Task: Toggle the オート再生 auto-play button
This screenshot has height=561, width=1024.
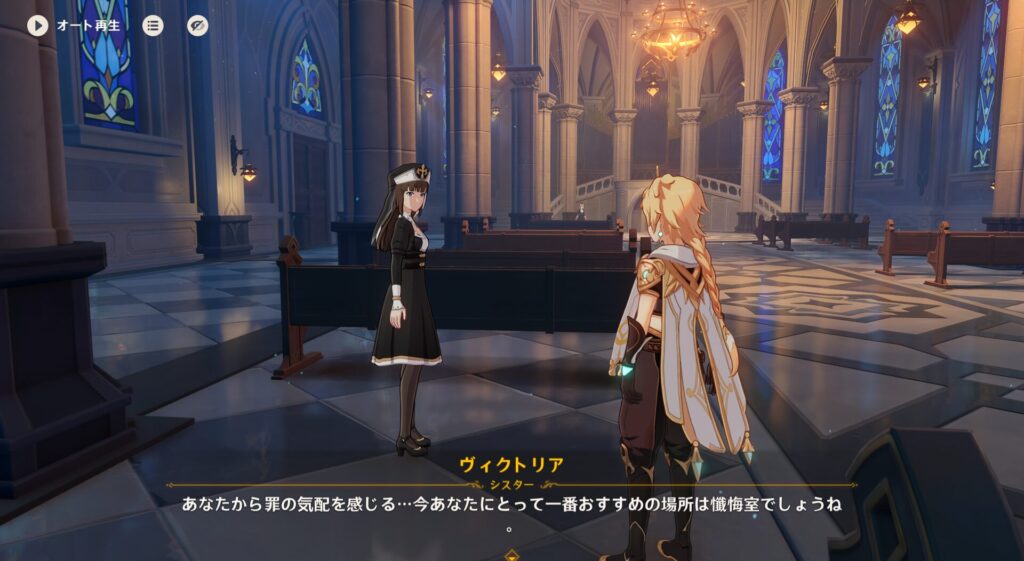Action: pyautogui.click(x=38, y=25)
